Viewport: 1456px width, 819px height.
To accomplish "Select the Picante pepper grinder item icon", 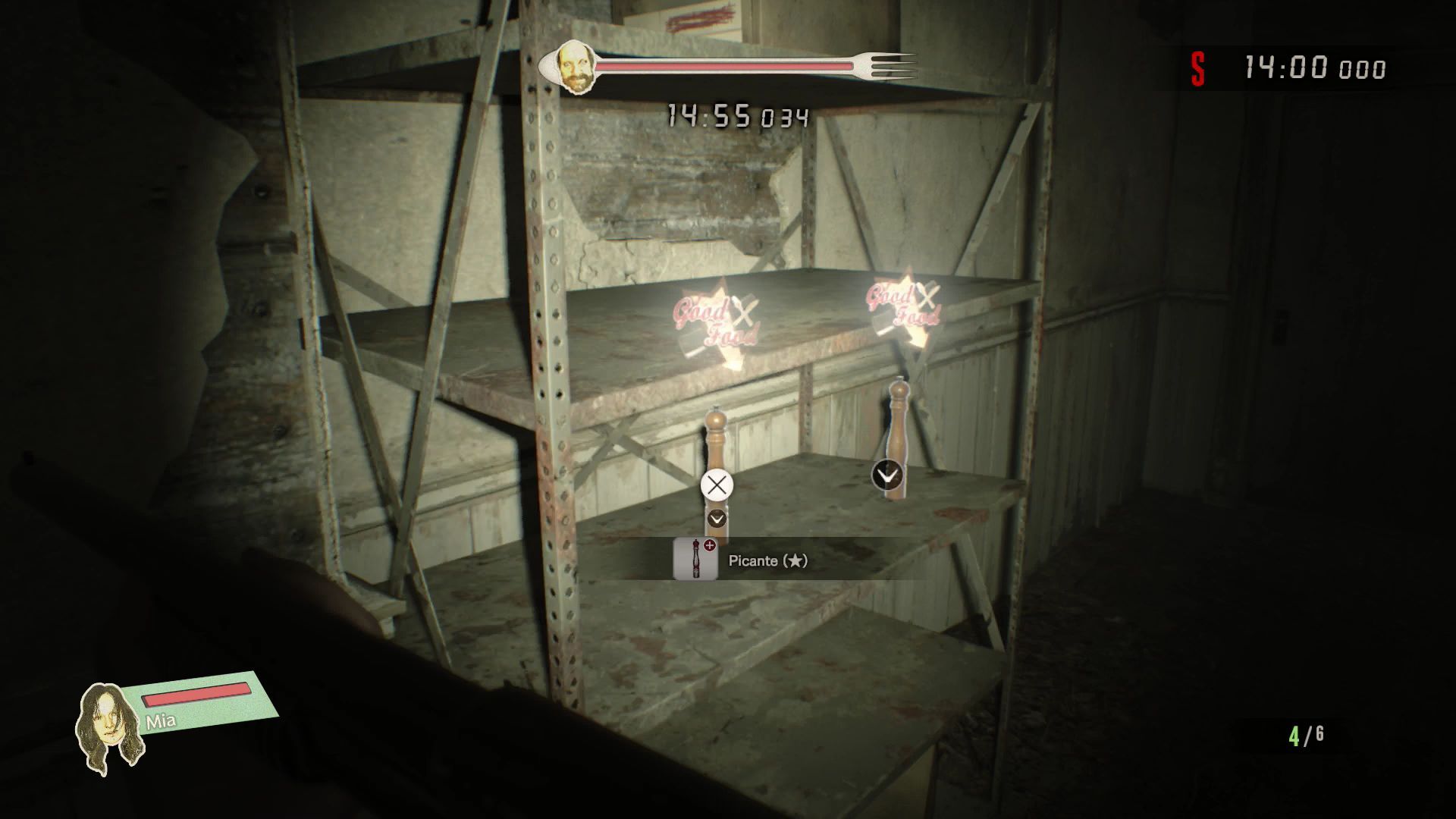I will point(695,560).
